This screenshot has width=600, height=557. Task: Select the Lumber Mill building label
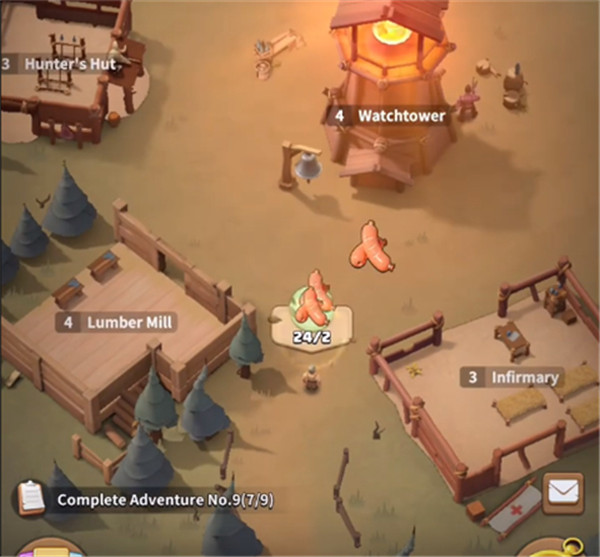pyautogui.click(x=117, y=322)
